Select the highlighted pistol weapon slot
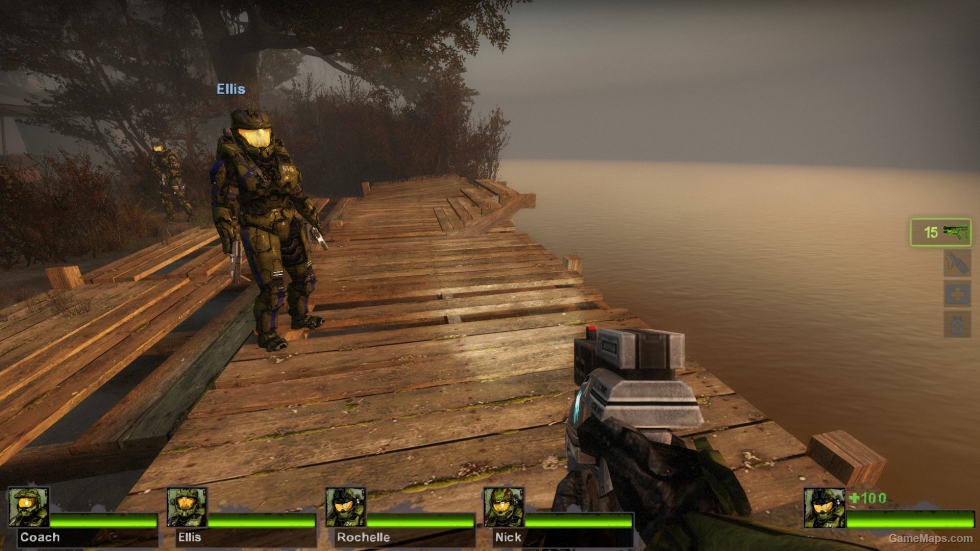Image resolution: width=980 pixels, height=551 pixels. click(940, 232)
